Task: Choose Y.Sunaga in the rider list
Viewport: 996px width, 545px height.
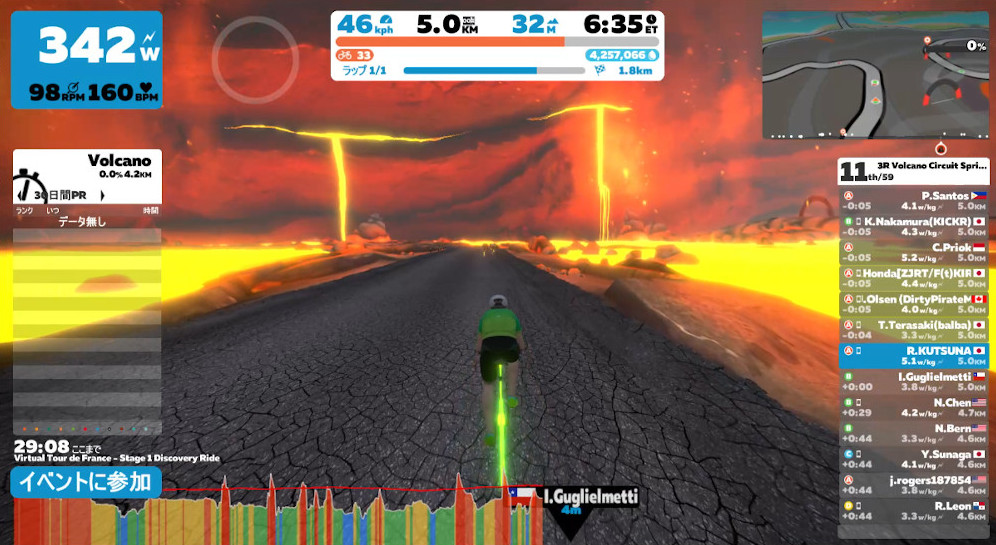Action: tap(914, 459)
